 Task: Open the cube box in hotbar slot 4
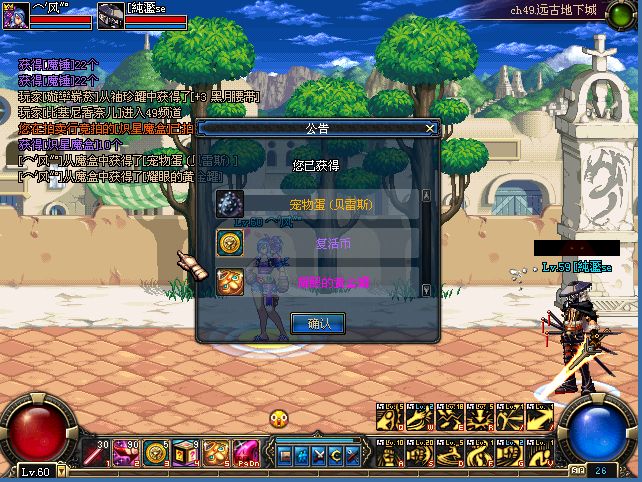coord(186,453)
